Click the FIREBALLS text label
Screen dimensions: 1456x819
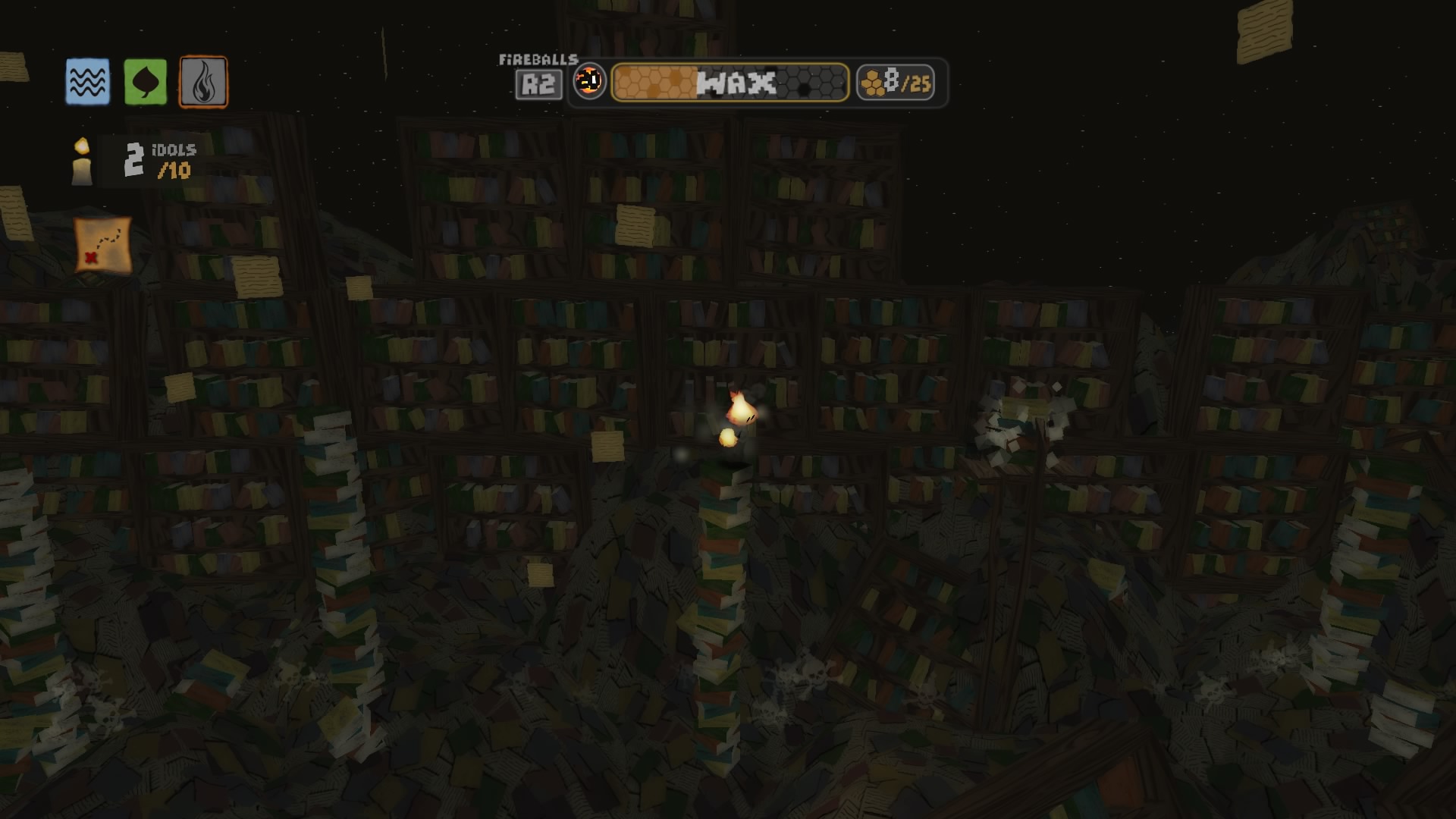[538, 58]
